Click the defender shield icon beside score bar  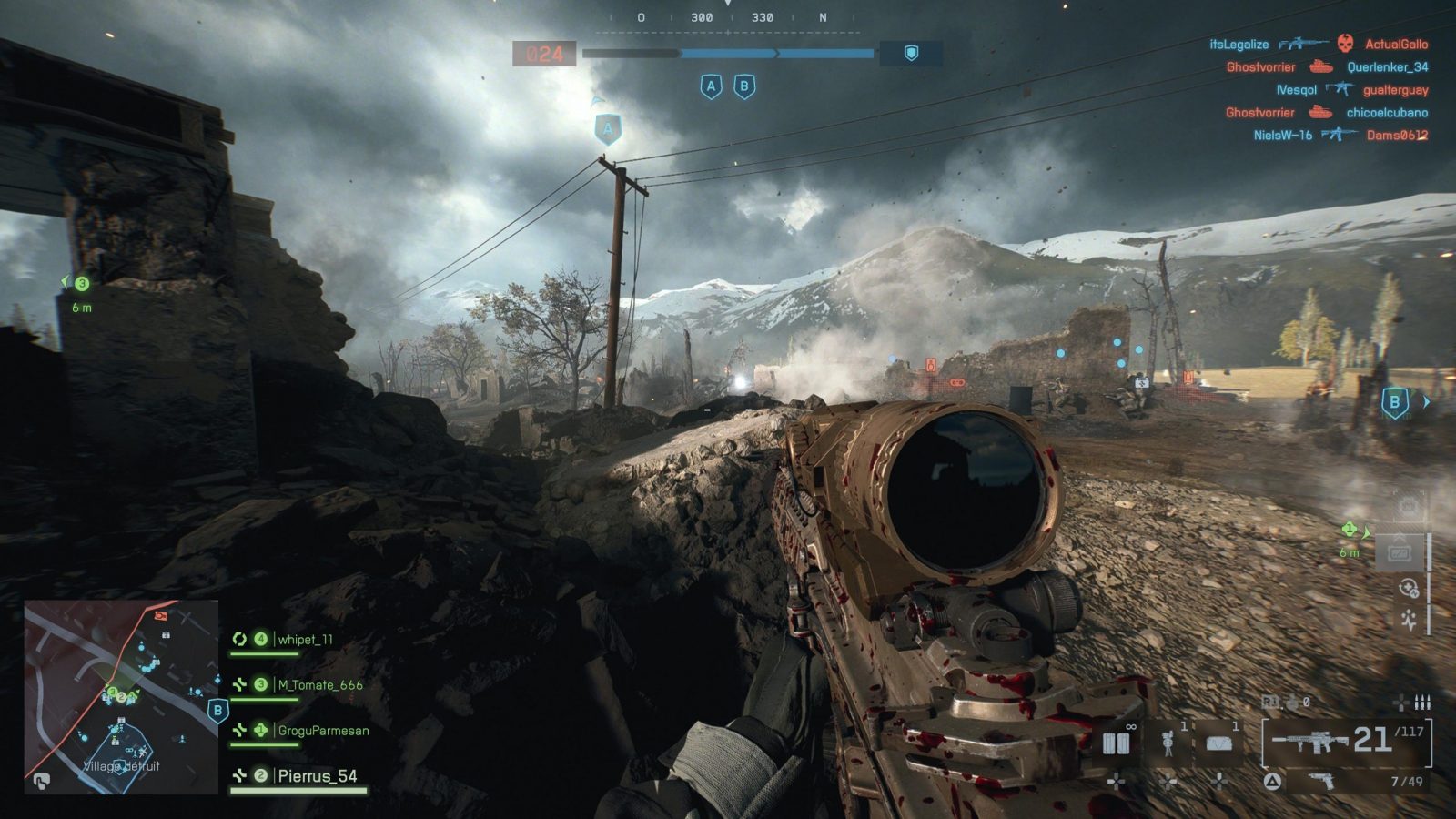(x=911, y=54)
